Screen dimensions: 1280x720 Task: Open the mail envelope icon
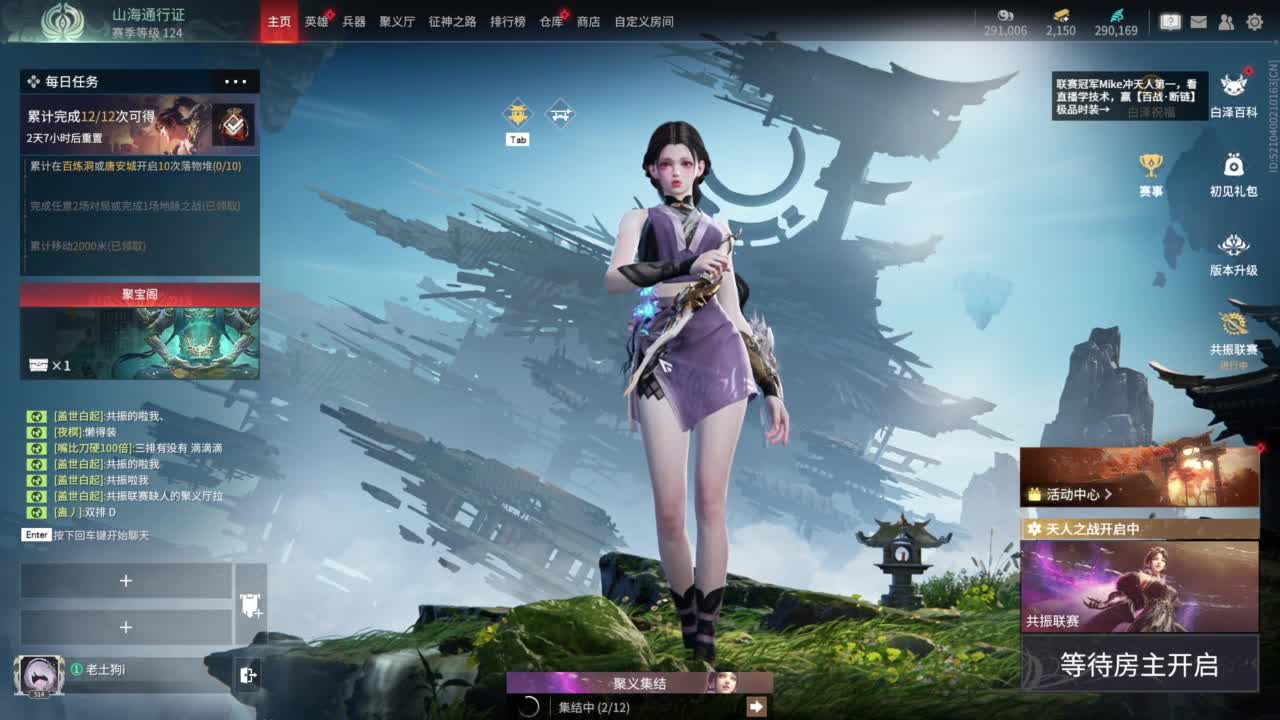(1199, 20)
